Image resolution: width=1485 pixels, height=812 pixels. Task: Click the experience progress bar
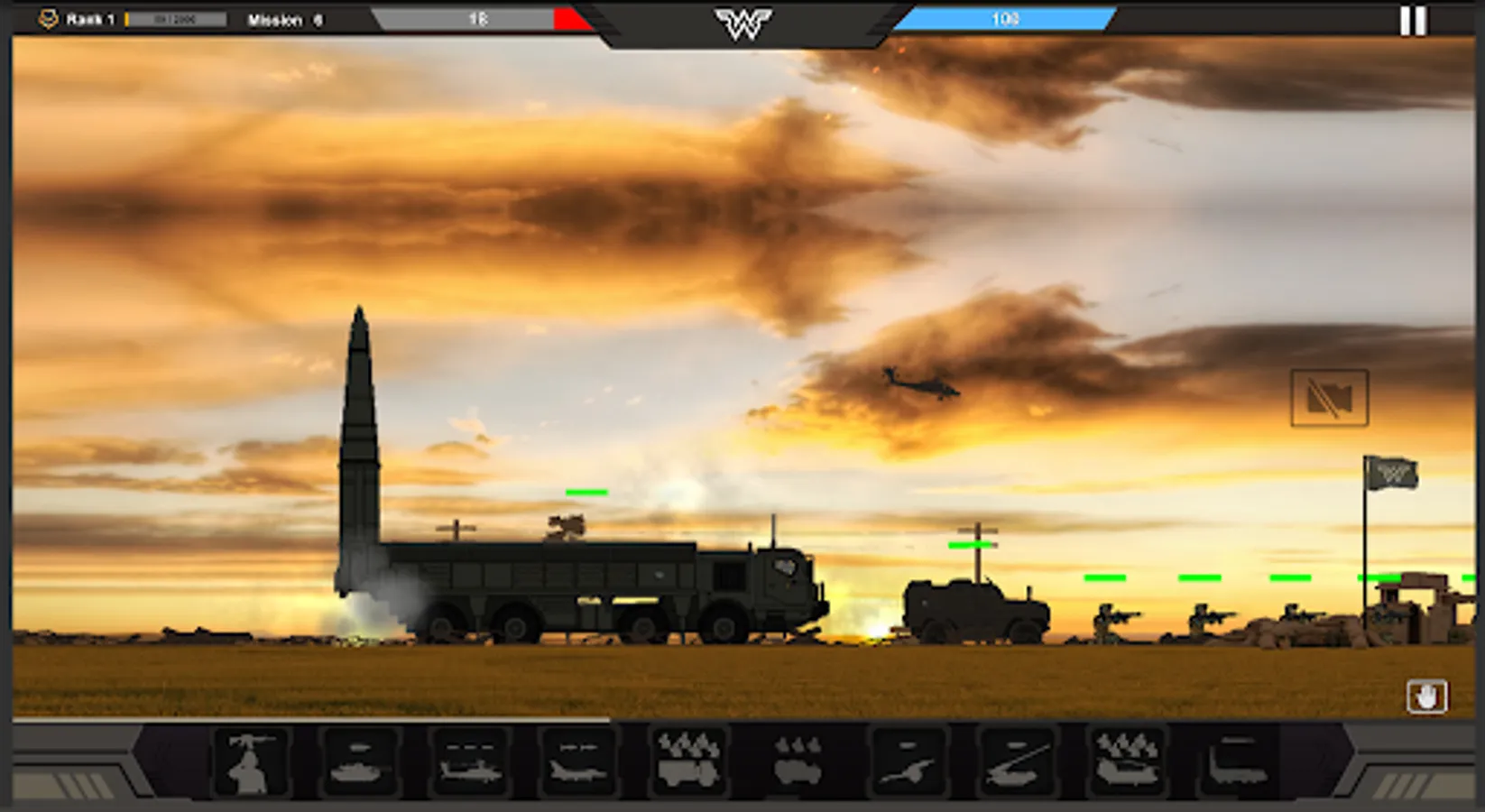coord(173,16)
